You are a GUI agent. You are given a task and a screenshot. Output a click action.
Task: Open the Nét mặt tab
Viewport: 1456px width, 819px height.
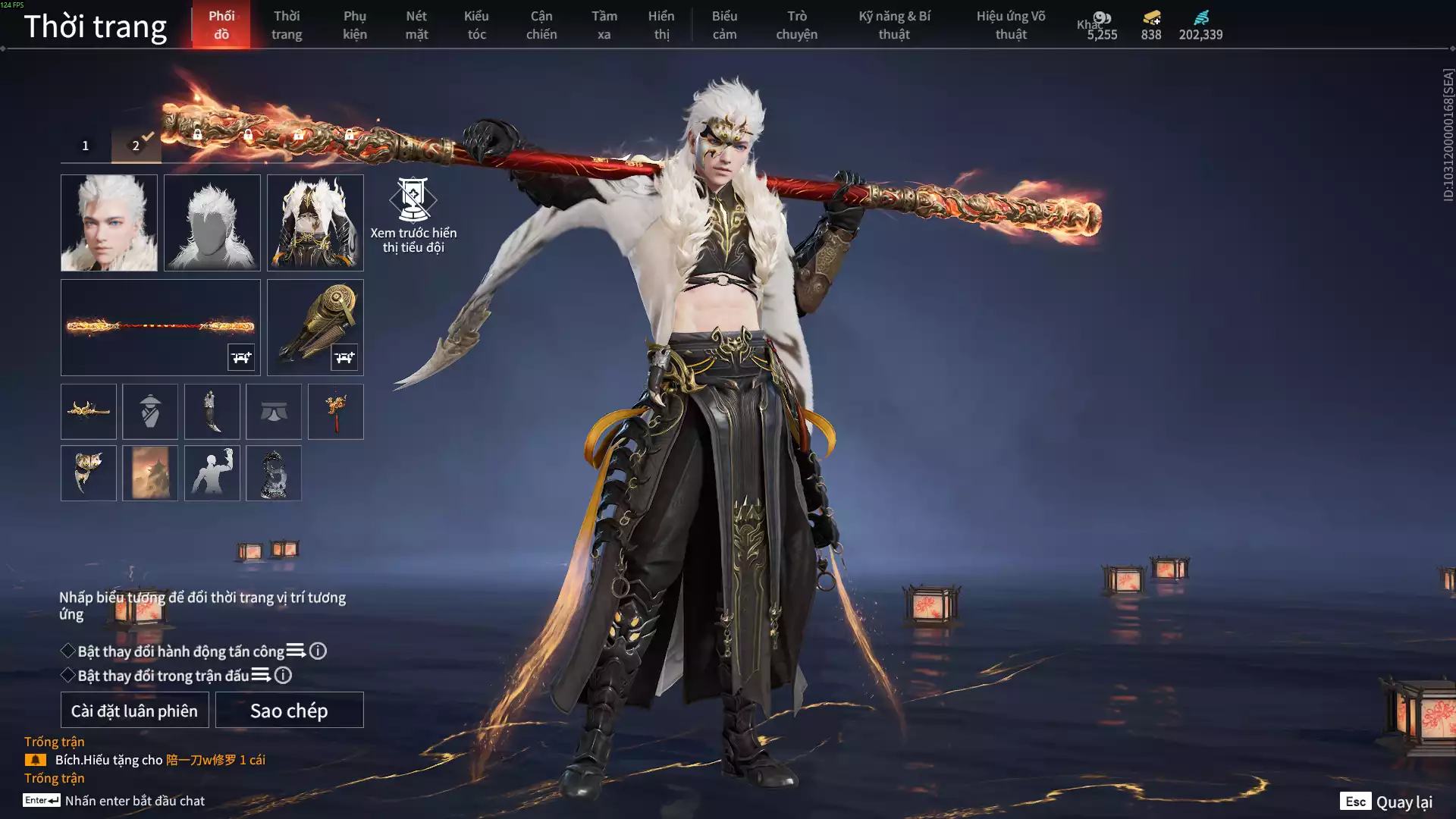416,25
